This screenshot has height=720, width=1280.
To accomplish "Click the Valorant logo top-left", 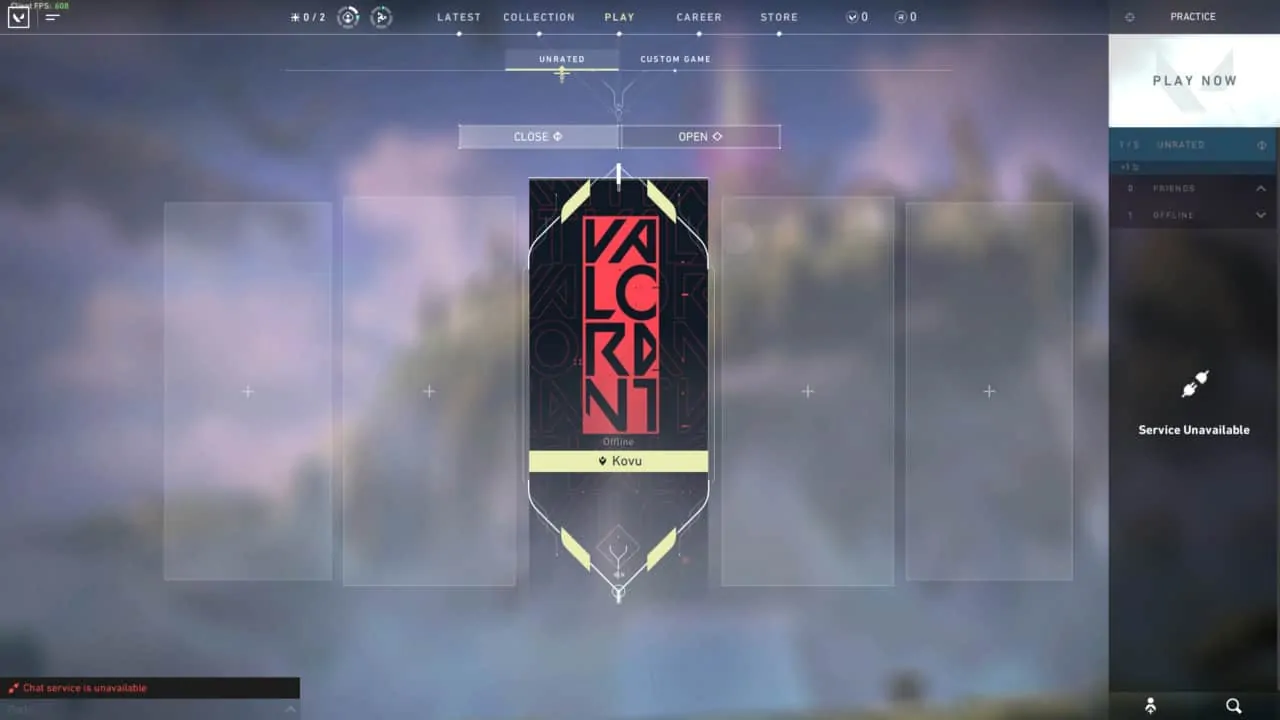I will coord(18,17).
